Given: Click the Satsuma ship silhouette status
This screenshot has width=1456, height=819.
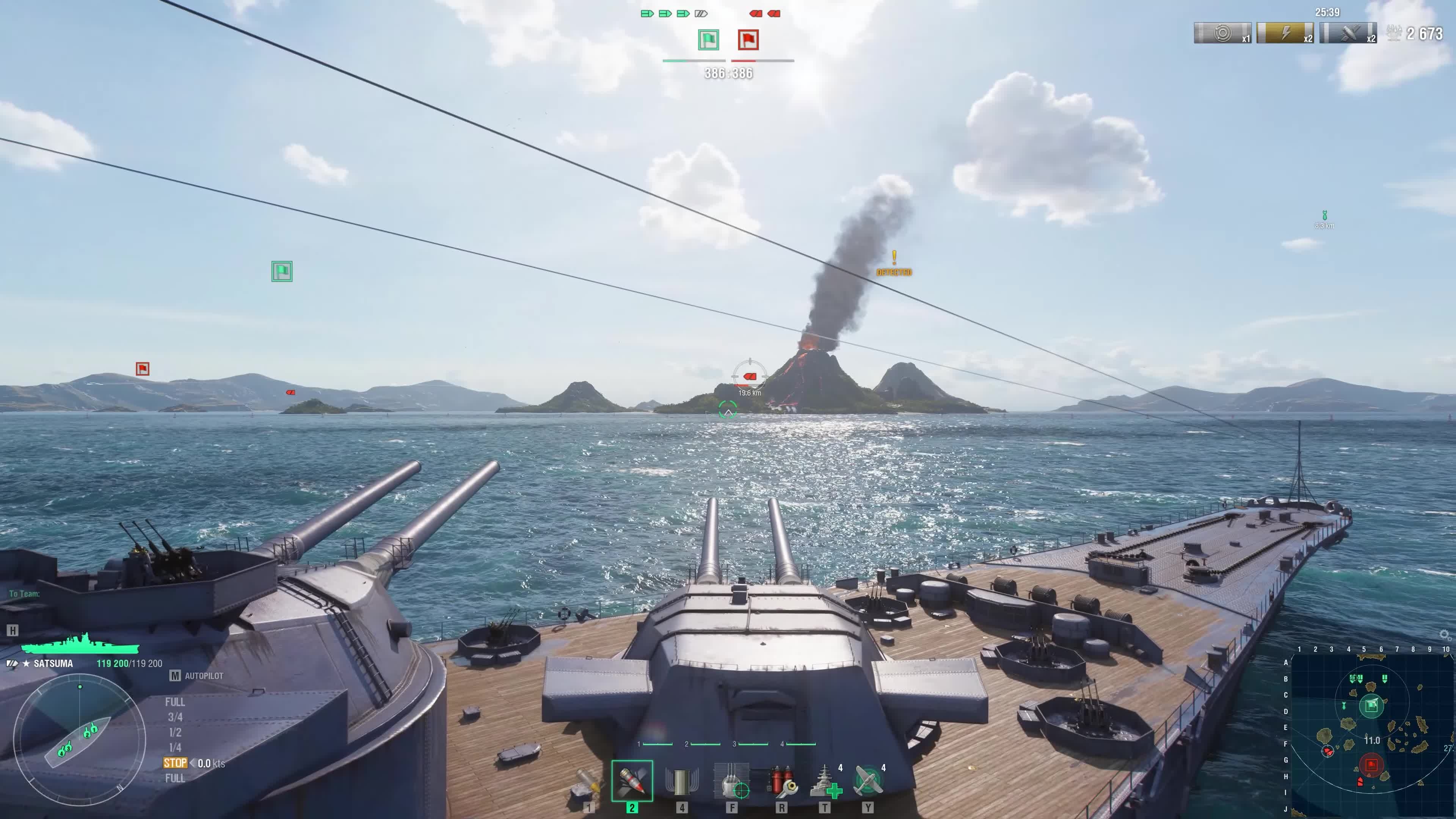Looking at the screenshot, I should (x=80, y=644).
